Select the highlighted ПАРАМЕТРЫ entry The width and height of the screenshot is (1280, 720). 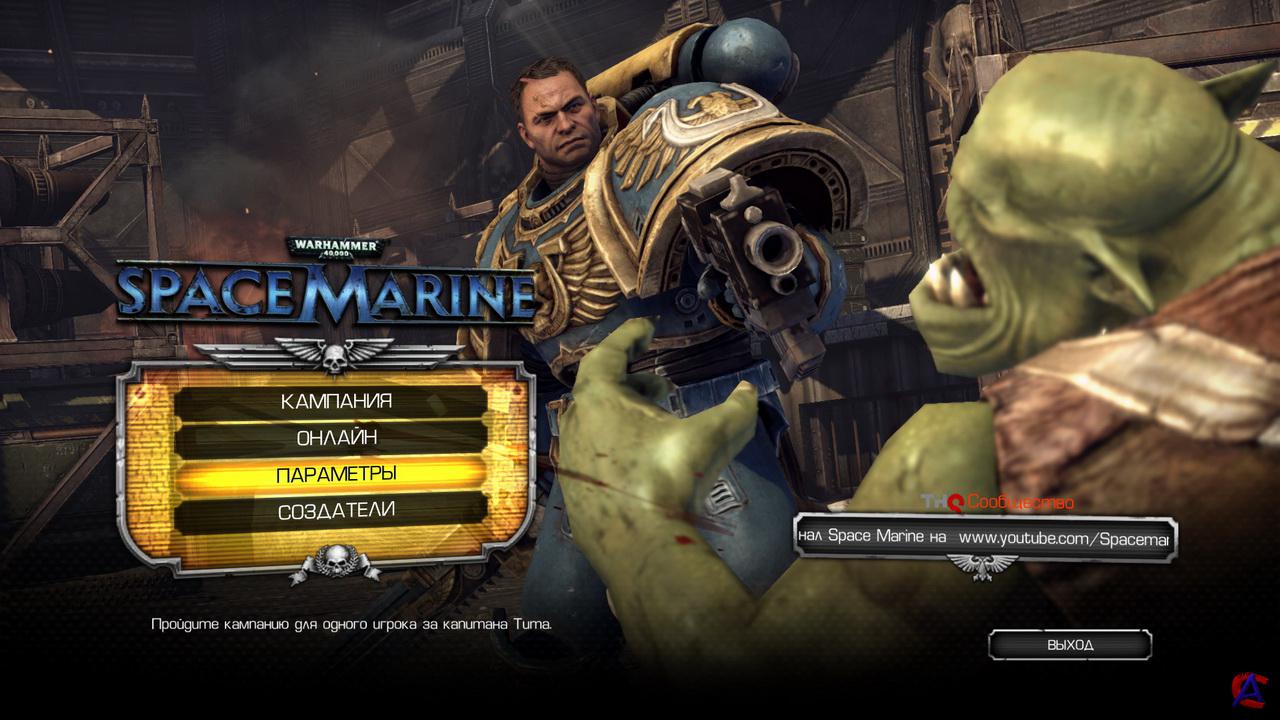pos(335,474)
